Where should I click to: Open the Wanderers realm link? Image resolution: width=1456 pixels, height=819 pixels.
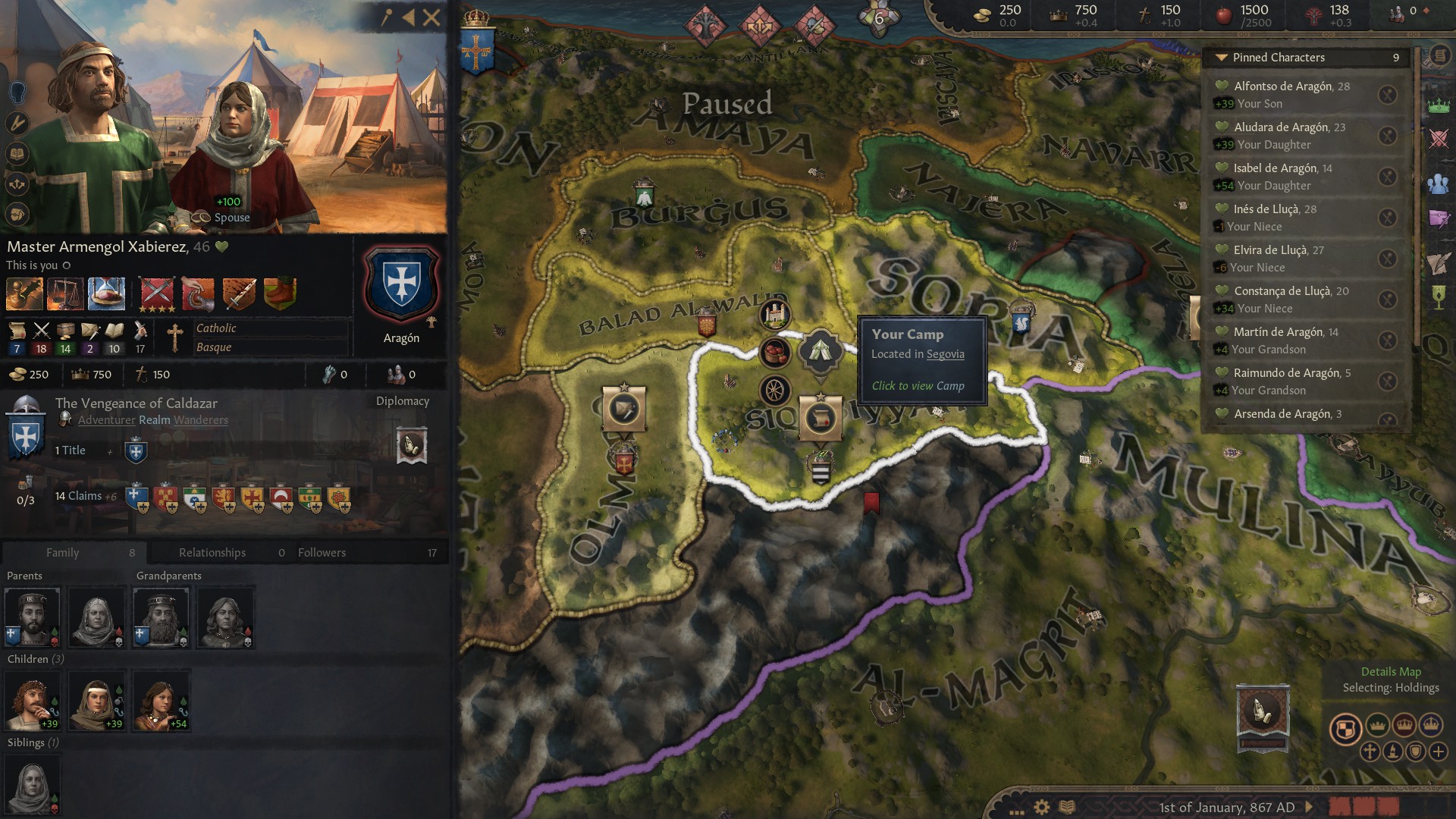point(201,420)
